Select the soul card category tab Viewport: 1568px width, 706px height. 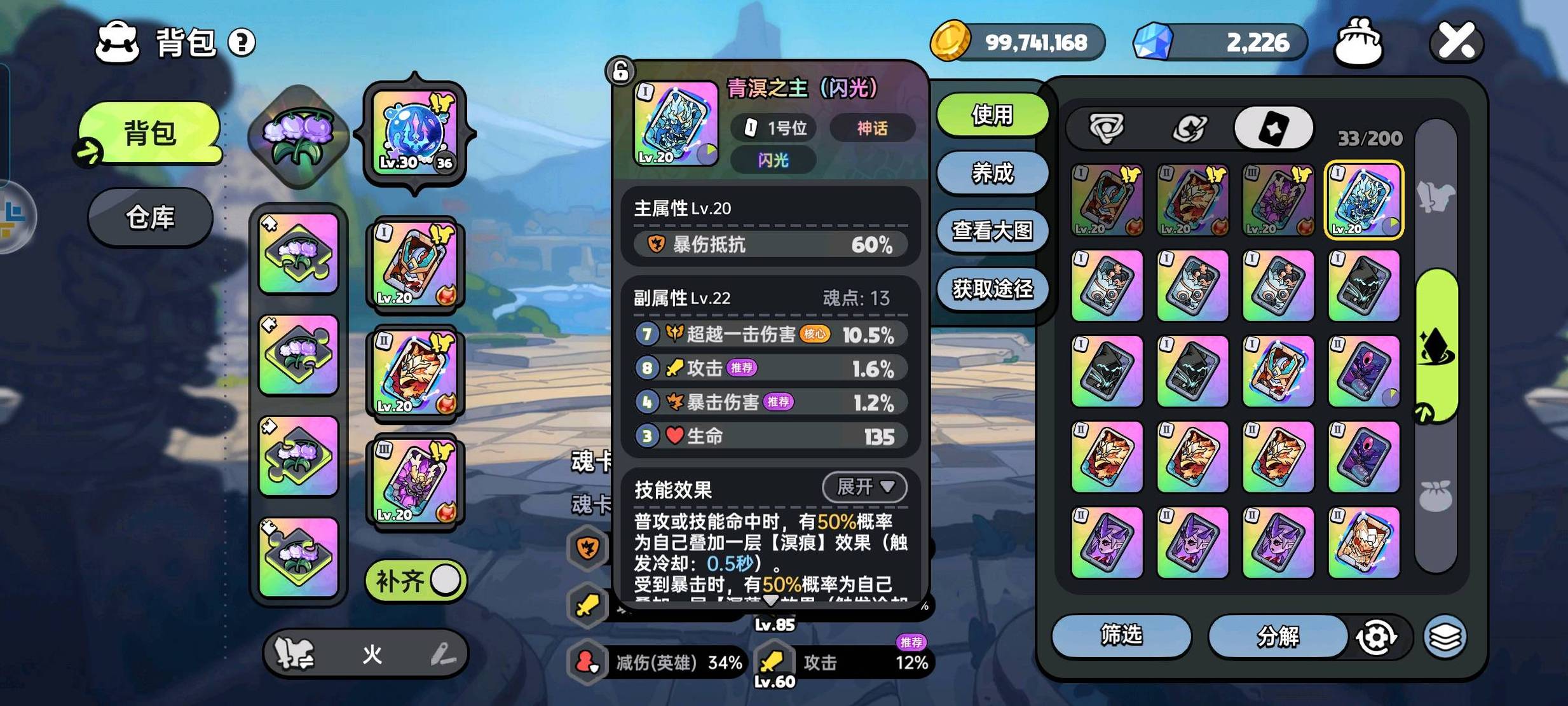(x=1273, y=128)
